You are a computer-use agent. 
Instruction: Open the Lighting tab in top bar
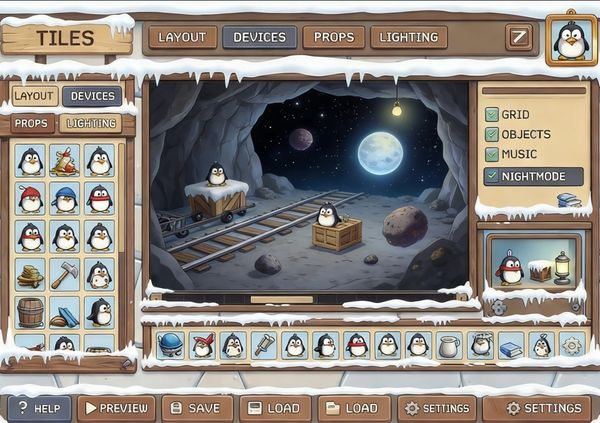click(x=409, y=38)
